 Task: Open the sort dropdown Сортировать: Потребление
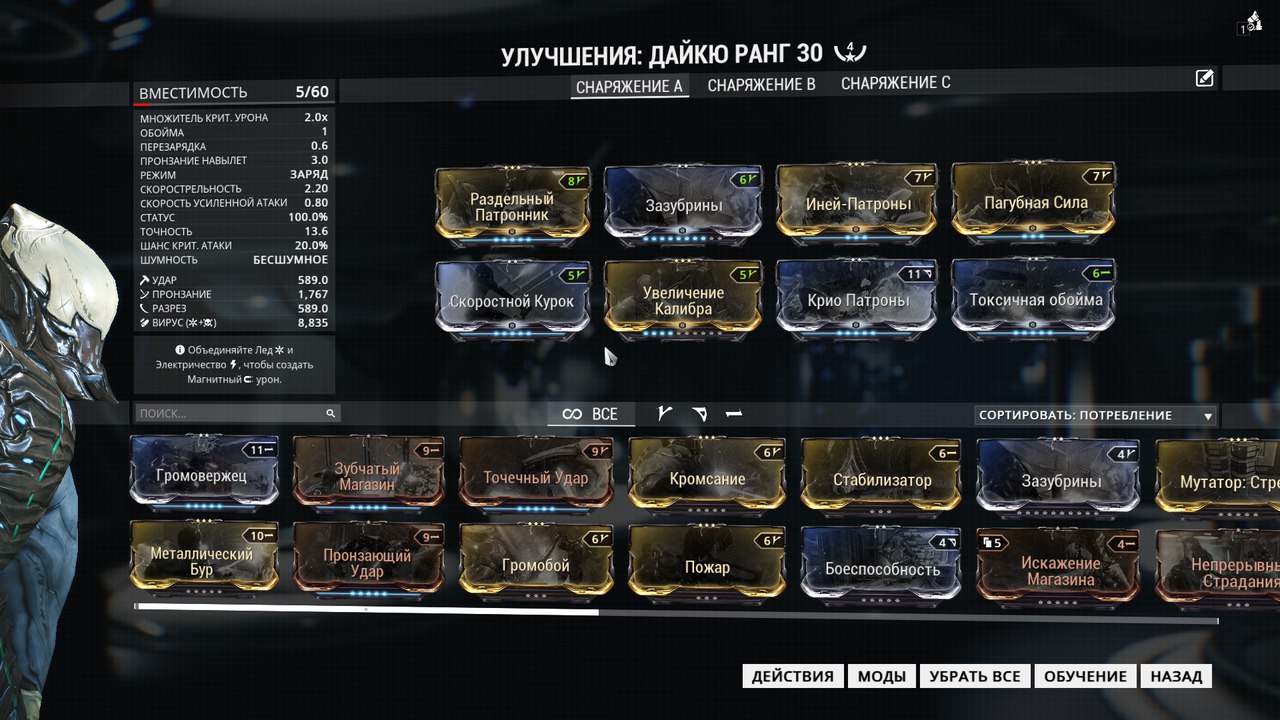[1096, 415]
